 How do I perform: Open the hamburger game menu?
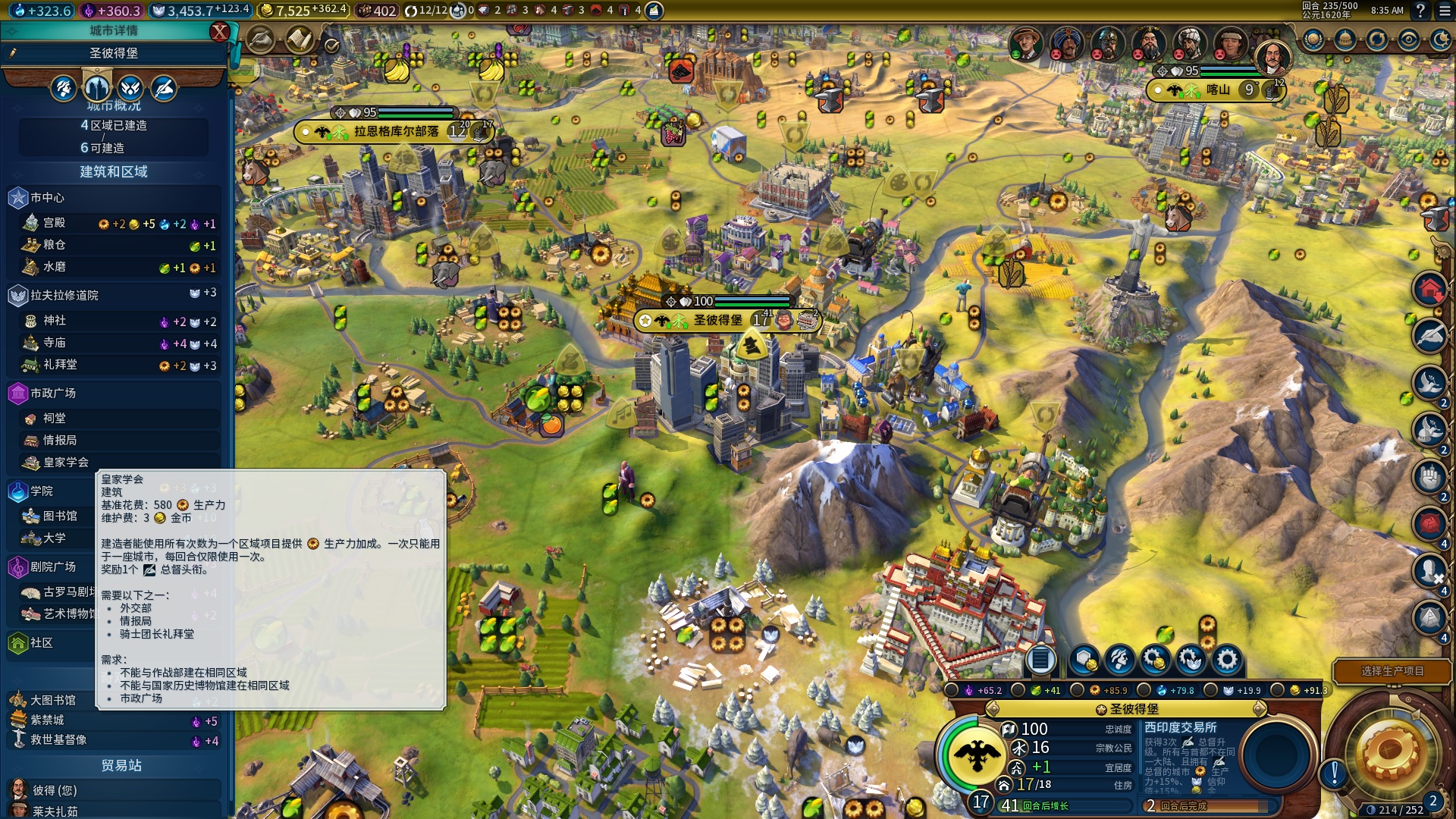1441,11
